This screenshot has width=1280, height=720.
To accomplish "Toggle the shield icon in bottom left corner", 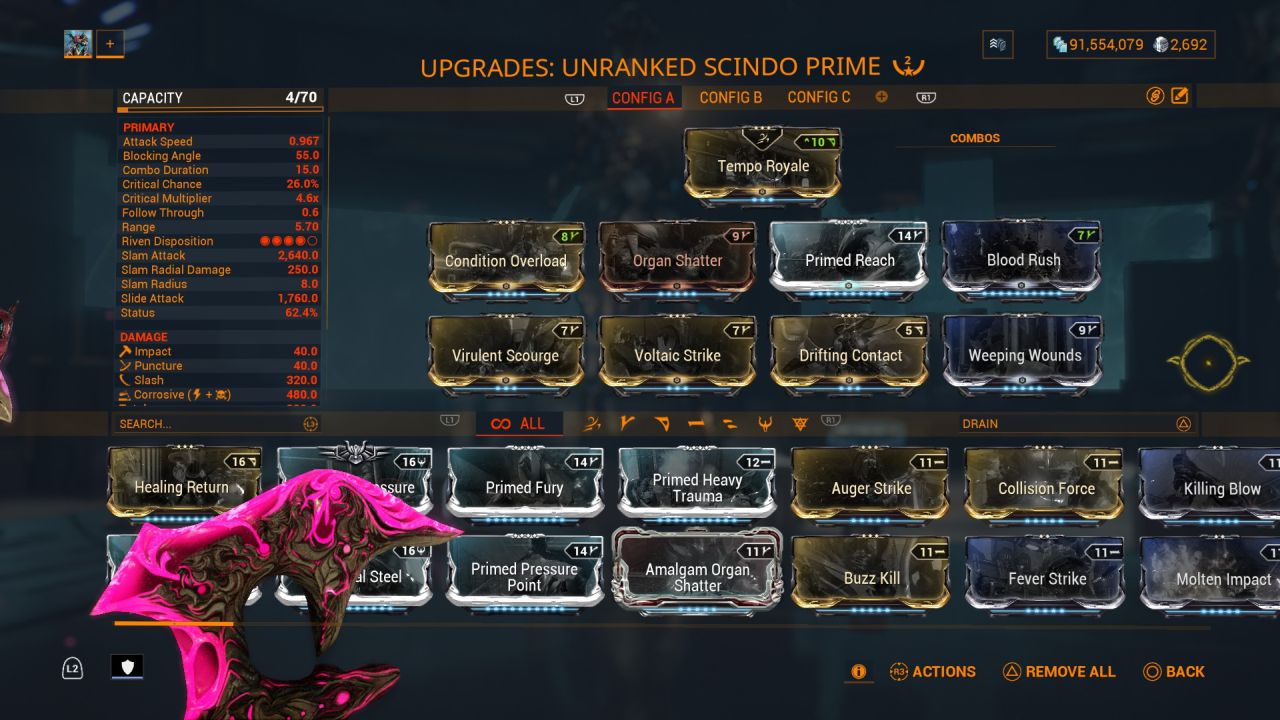I will 127,667.
